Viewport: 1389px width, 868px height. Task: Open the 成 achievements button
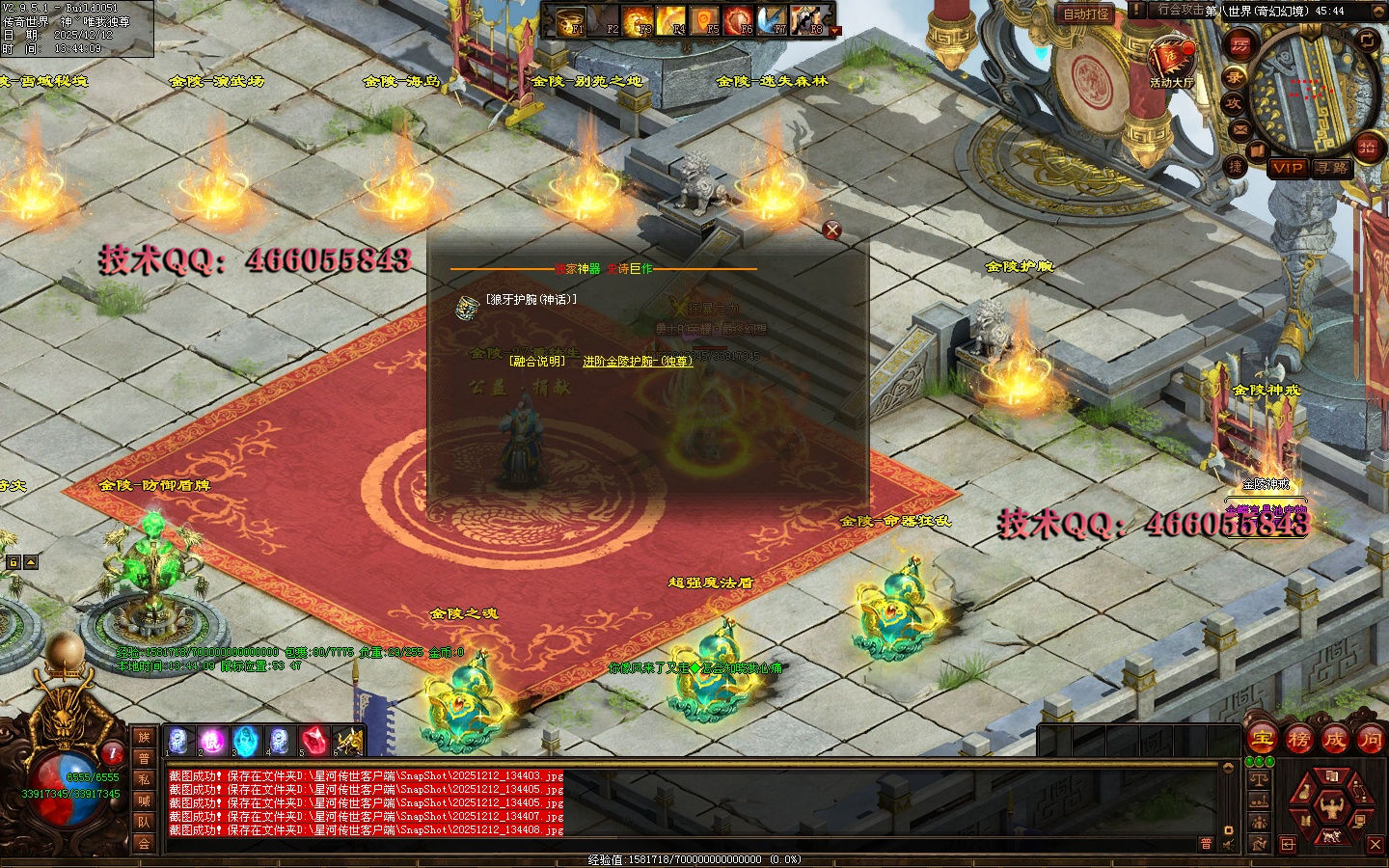(1334, 740)
